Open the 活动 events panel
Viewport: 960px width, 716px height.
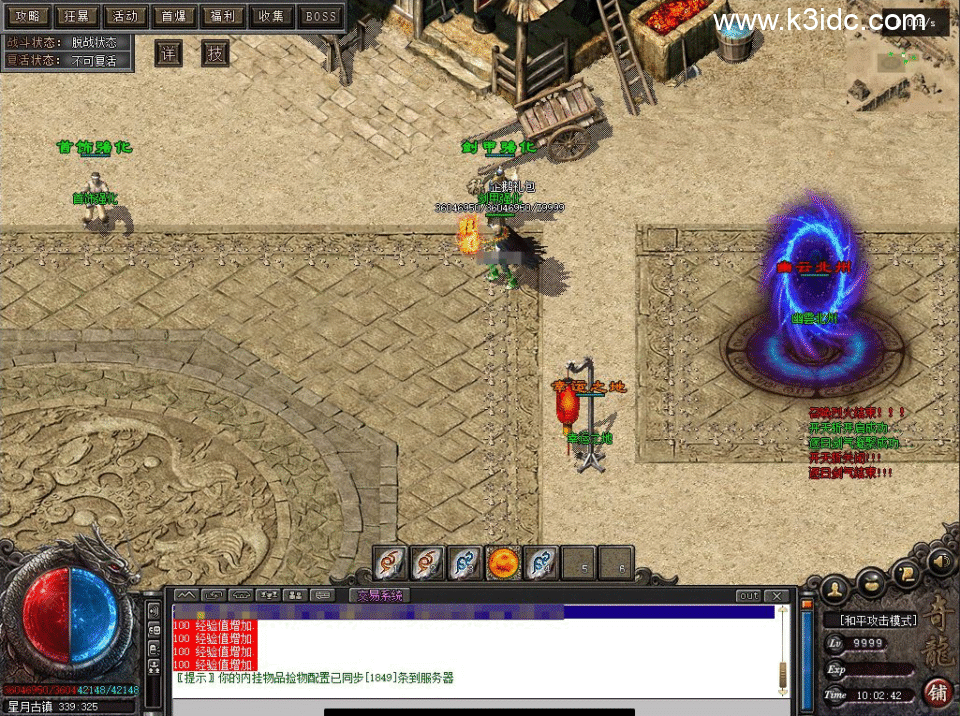125,16
